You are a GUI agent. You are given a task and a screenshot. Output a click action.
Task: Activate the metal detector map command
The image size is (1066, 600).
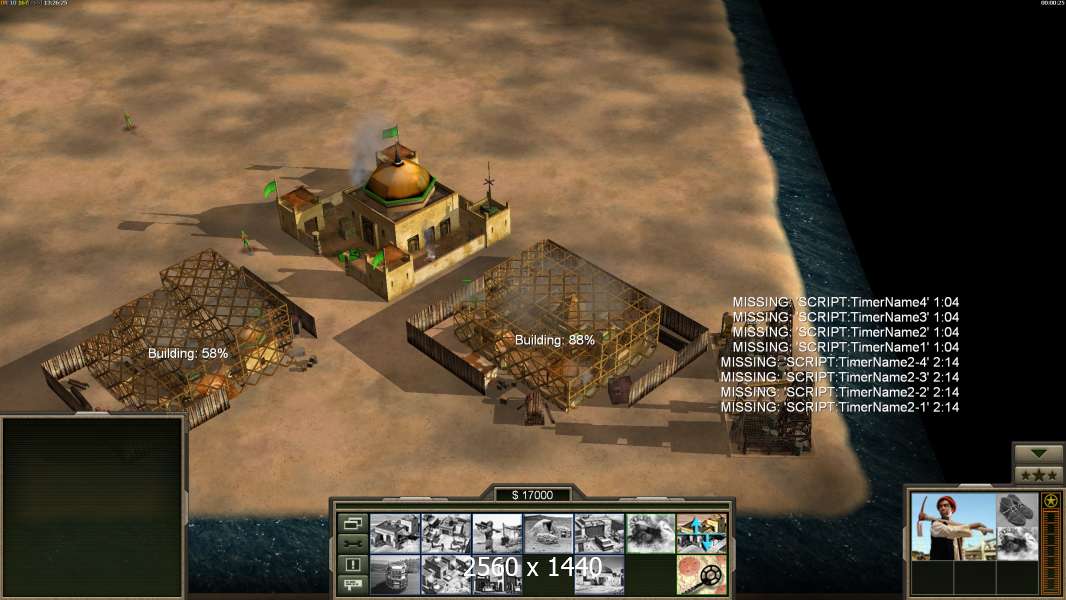[701, 574]
